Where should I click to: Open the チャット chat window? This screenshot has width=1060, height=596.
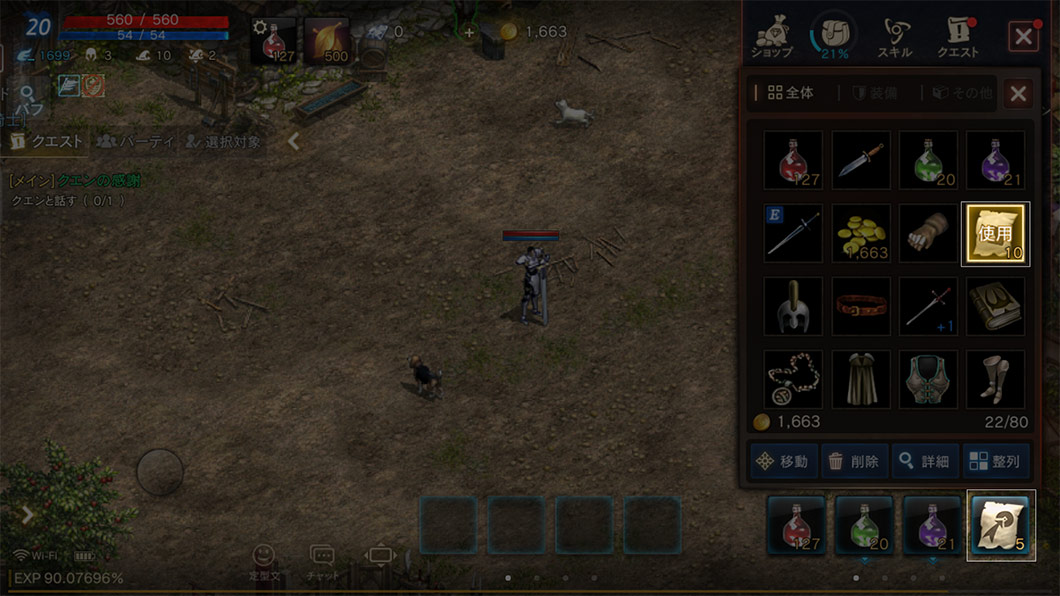point(322,562)
